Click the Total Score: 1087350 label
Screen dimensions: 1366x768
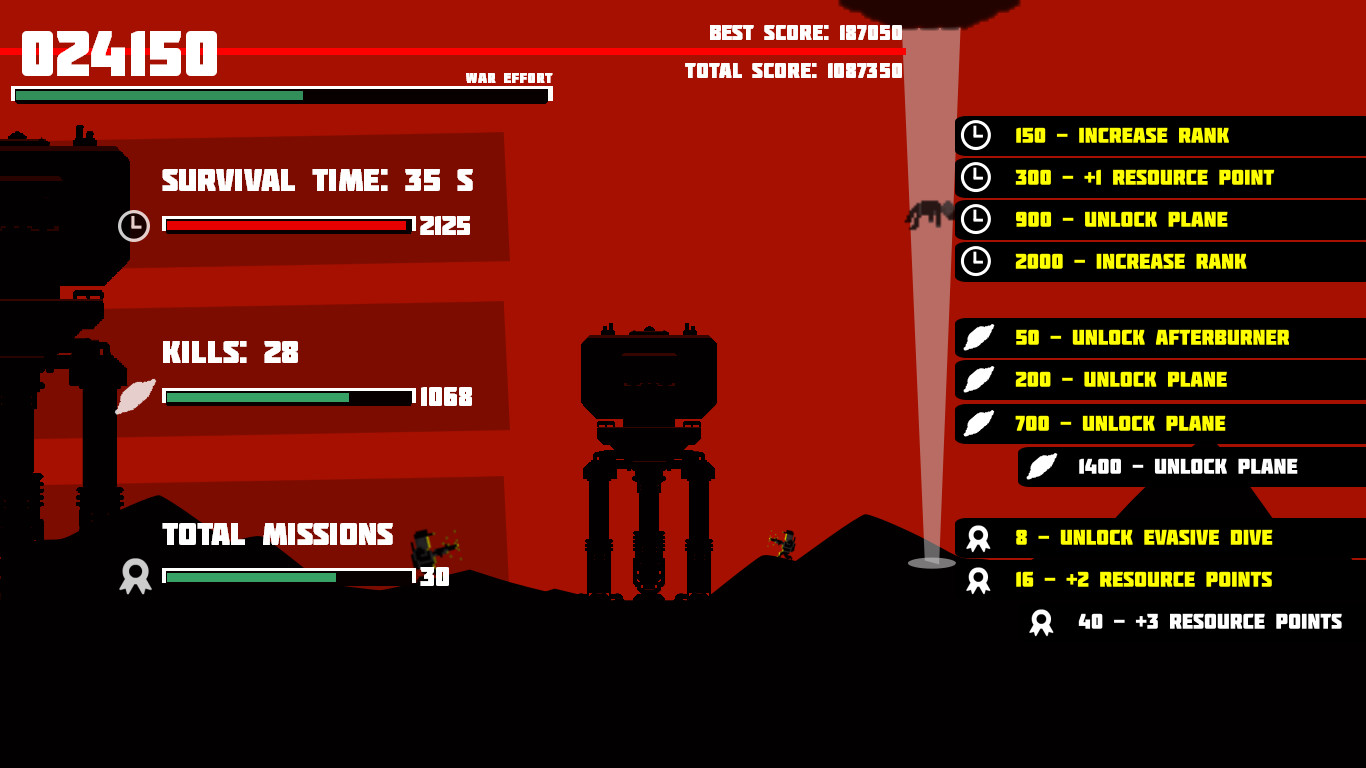[793, 70]
